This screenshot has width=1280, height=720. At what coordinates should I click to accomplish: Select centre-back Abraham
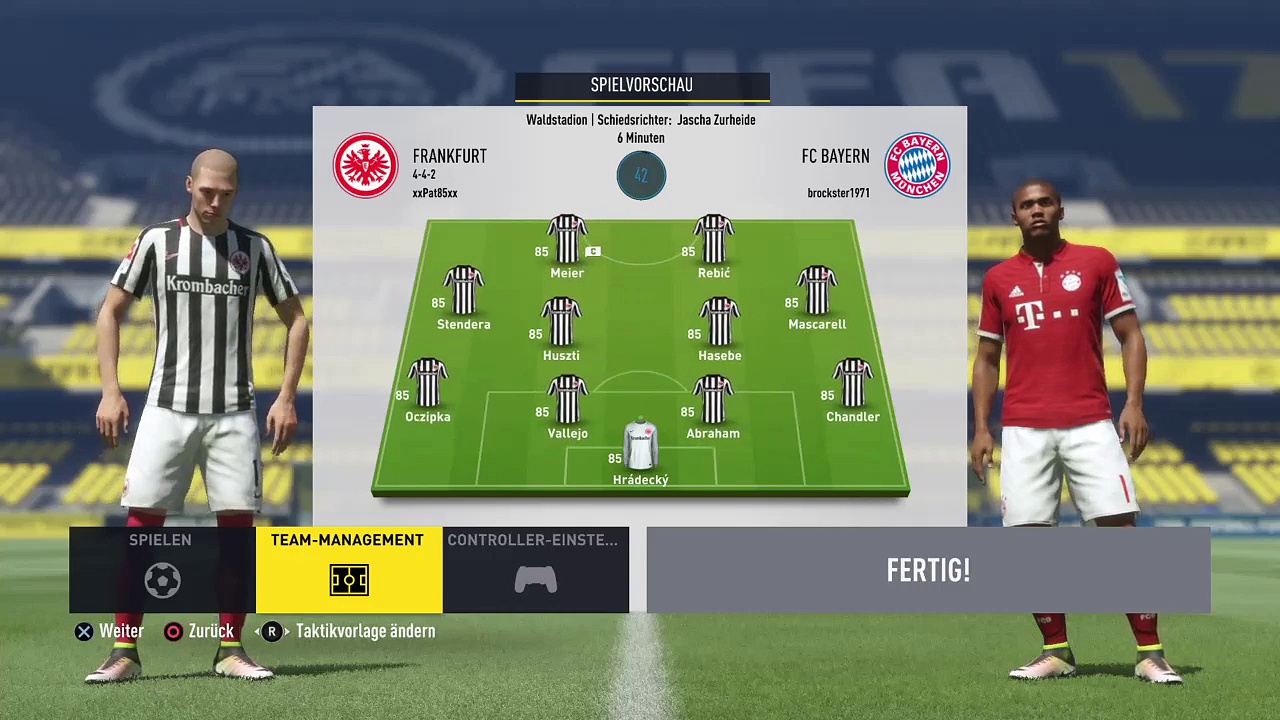pos(713,400)
